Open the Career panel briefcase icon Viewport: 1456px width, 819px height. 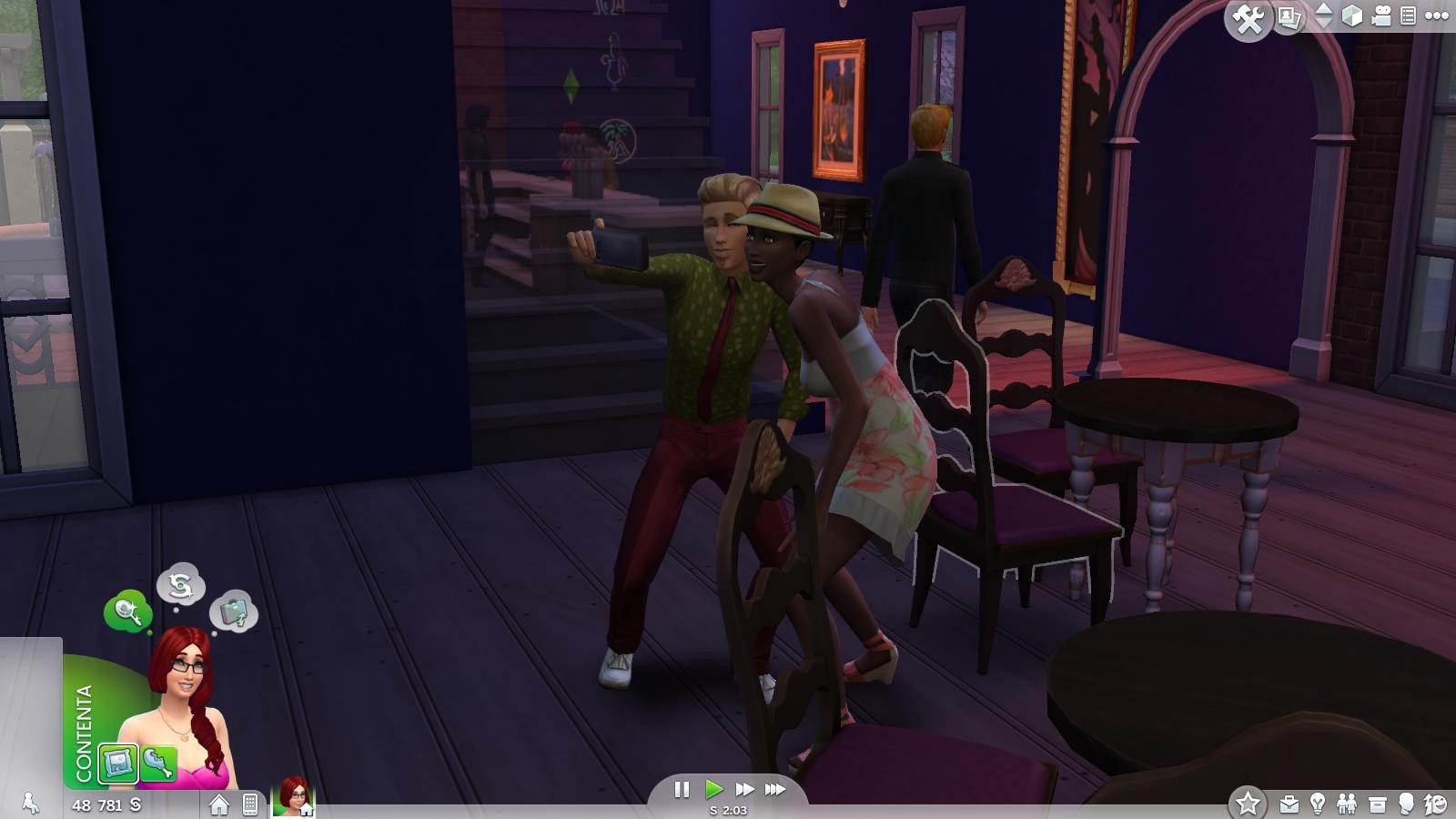click(1289, 803)
